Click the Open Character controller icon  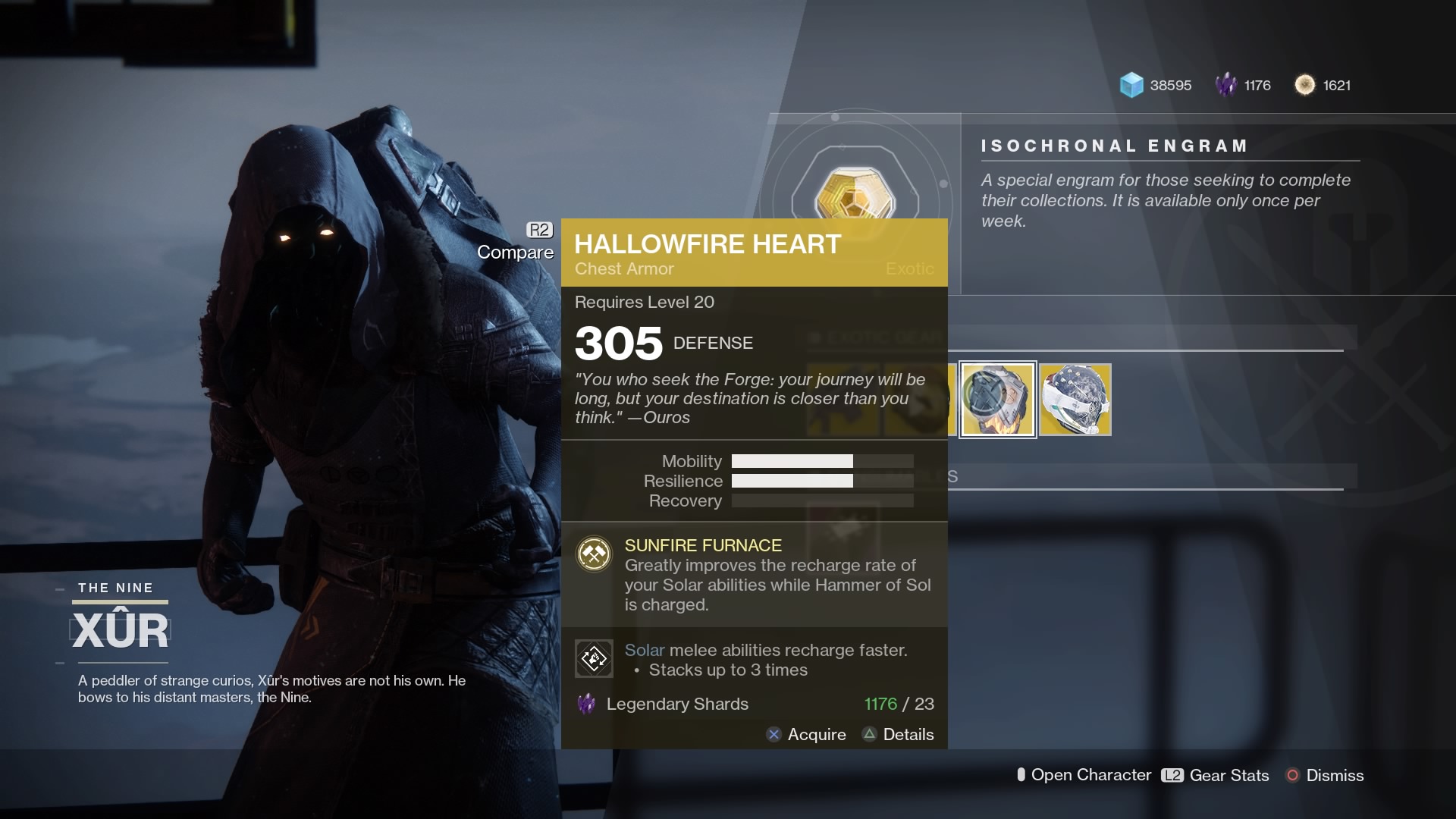pyautogui.click(x=1021, y=775)
